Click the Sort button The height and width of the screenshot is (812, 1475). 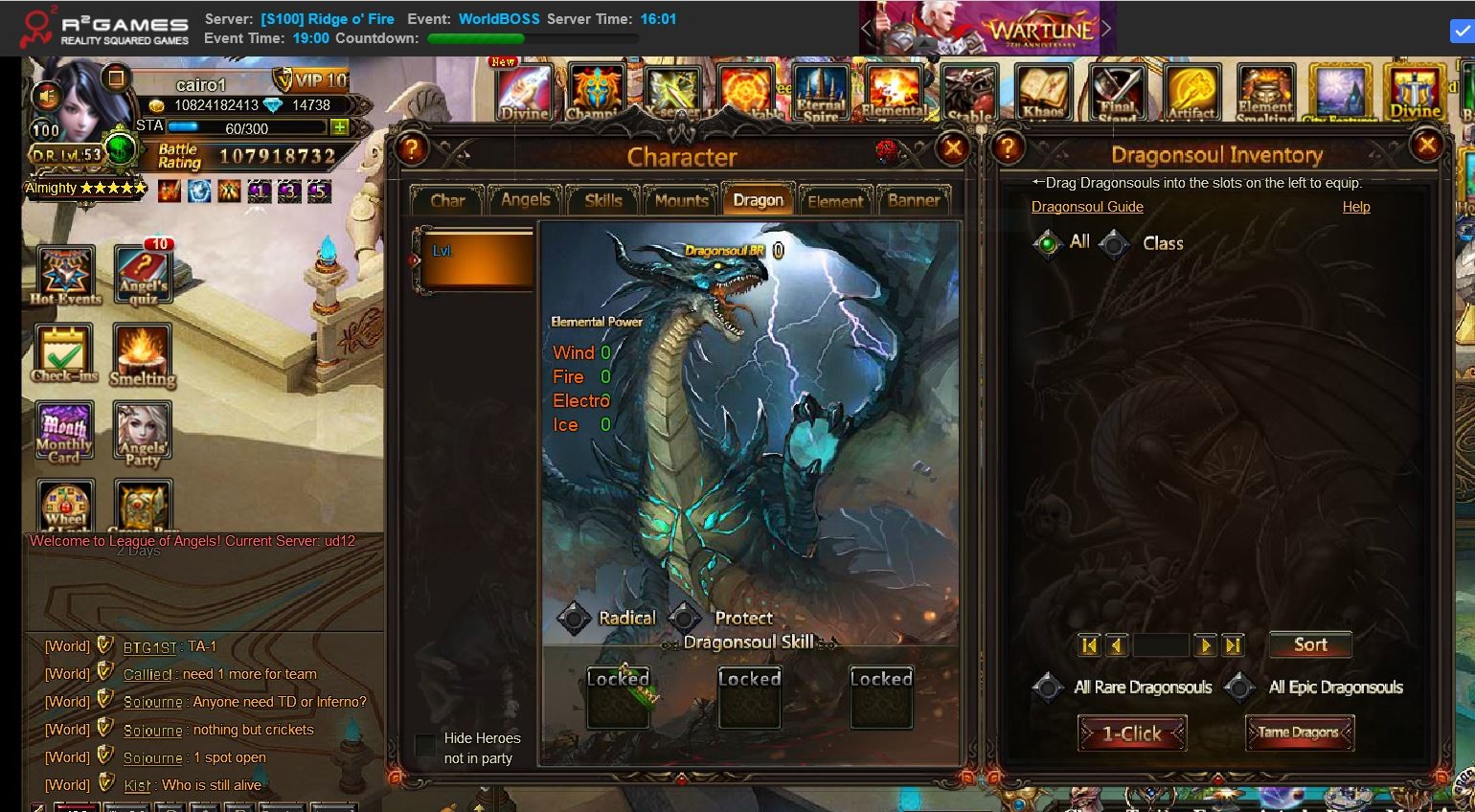[x=1309, y=644]
